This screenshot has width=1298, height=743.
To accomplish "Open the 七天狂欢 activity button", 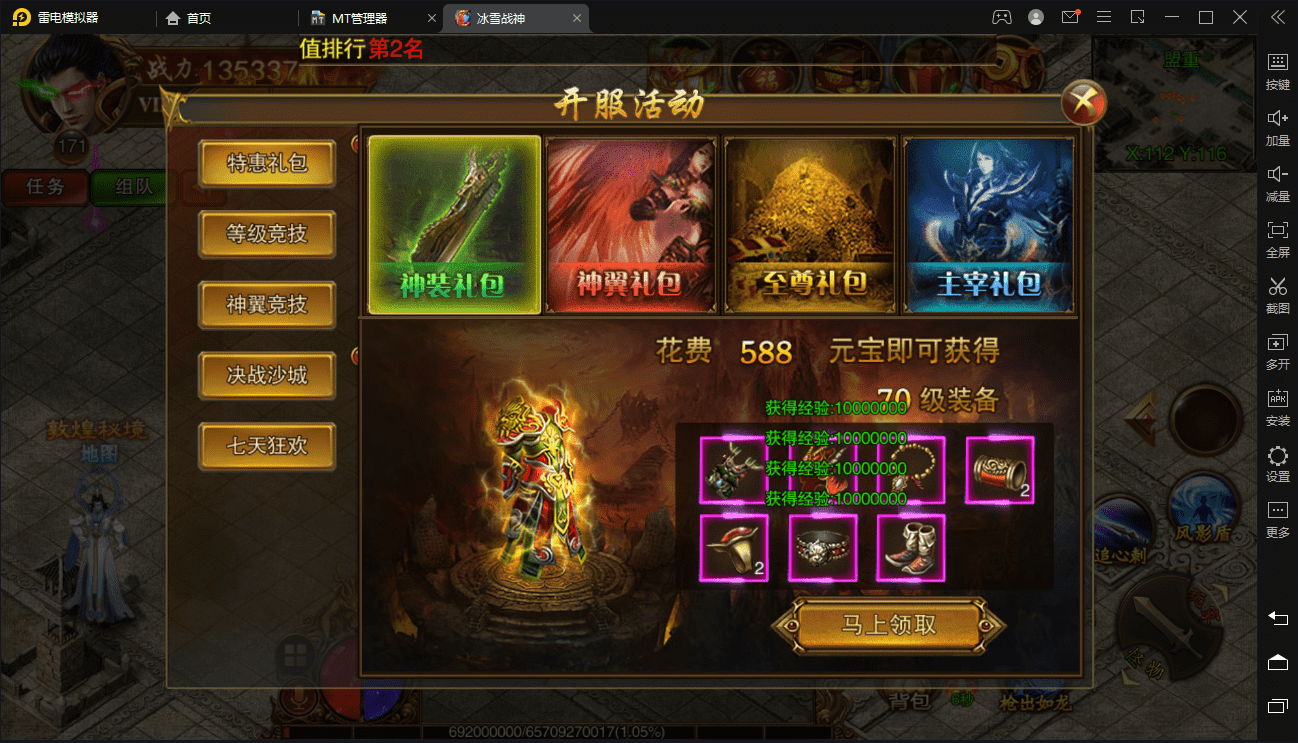I will pos(266,446).
